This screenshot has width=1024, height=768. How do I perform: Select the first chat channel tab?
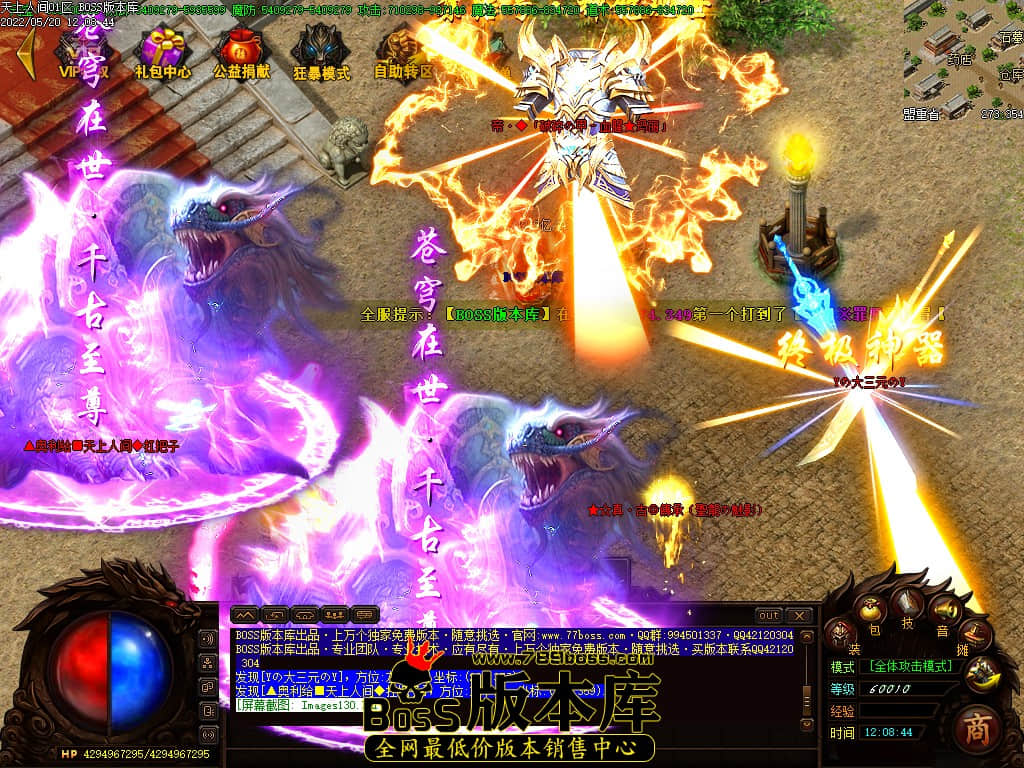click(x=245, y=614)
